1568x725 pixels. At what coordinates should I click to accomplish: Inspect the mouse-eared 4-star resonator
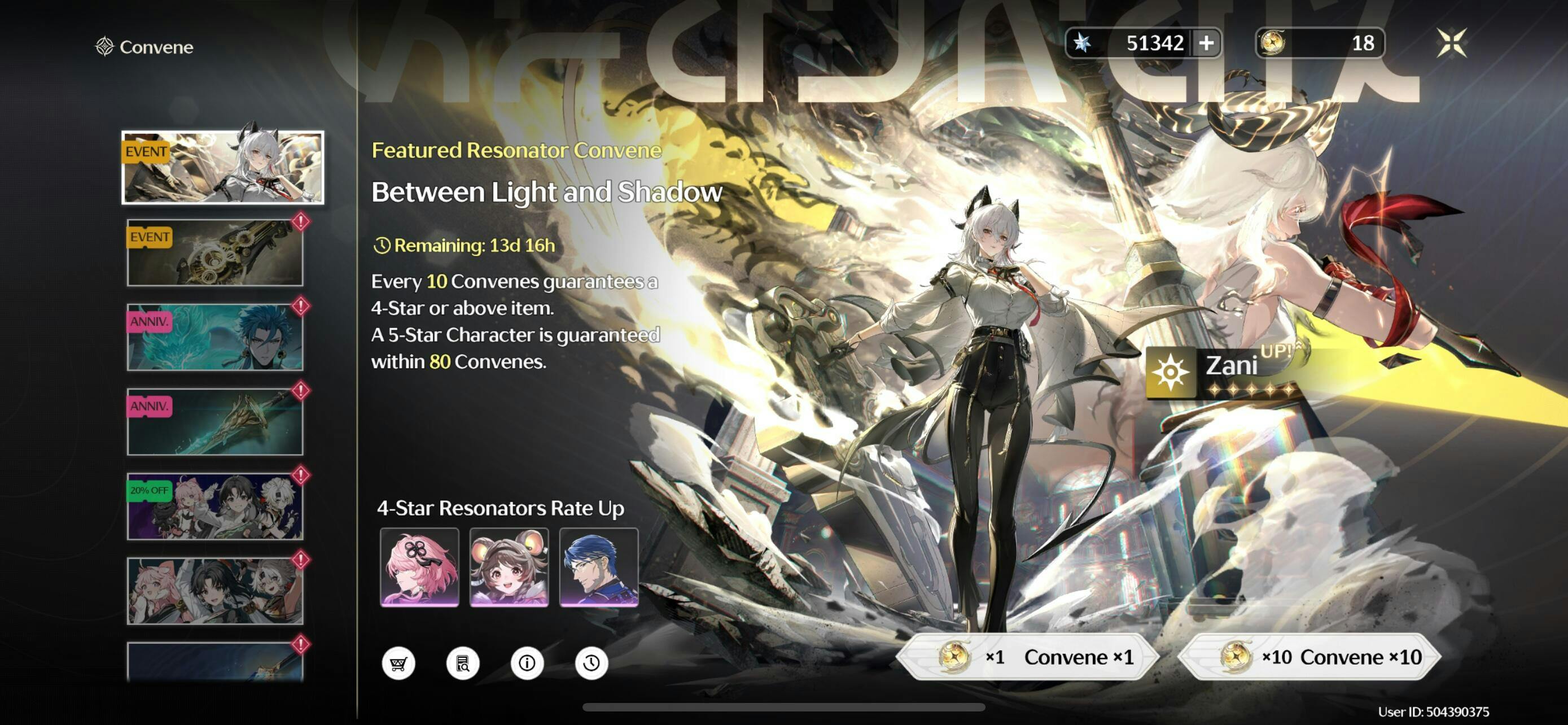tap(509, 567)
